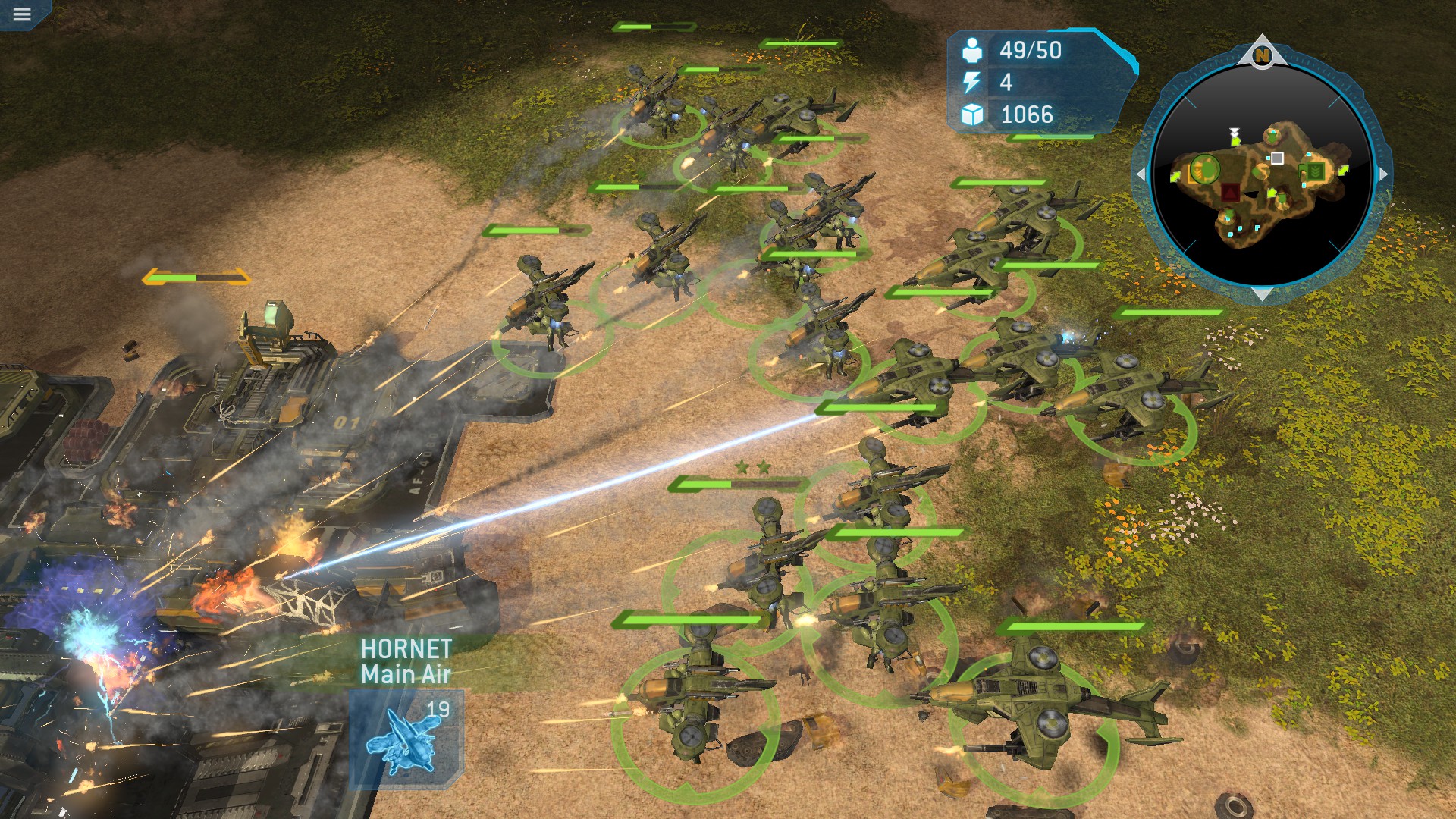Click the white camera-view square on minimap
Screen dimensions: 1456x819
tap(1278, 157)
